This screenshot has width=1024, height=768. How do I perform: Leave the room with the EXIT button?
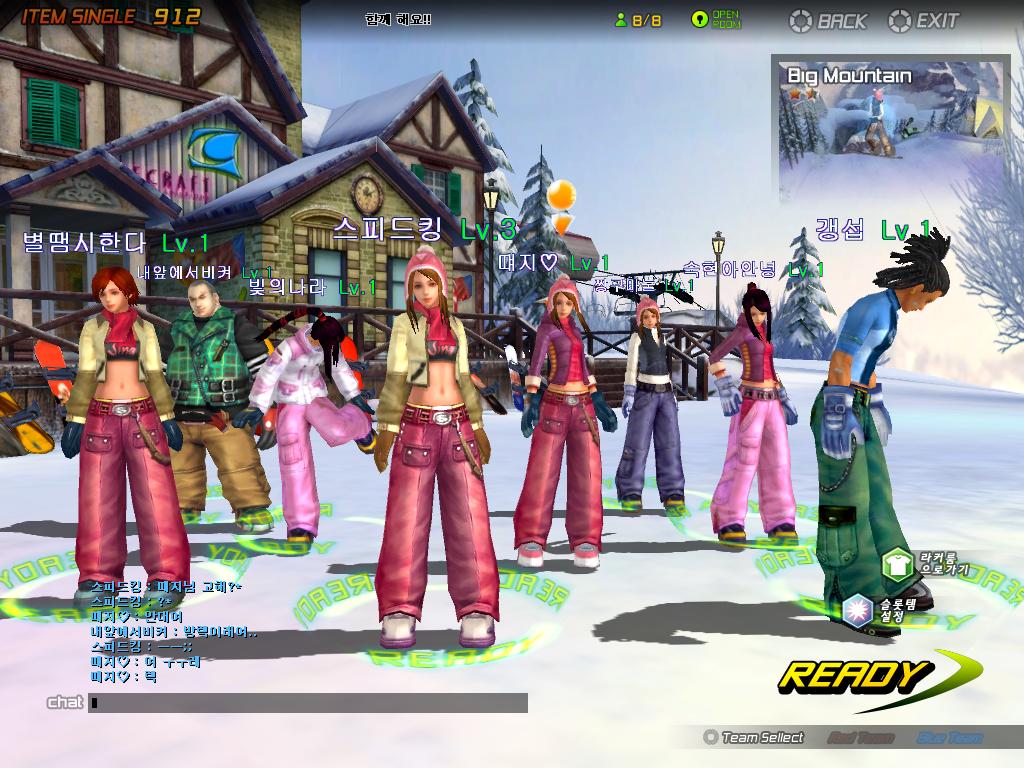[x=924, y=20]
